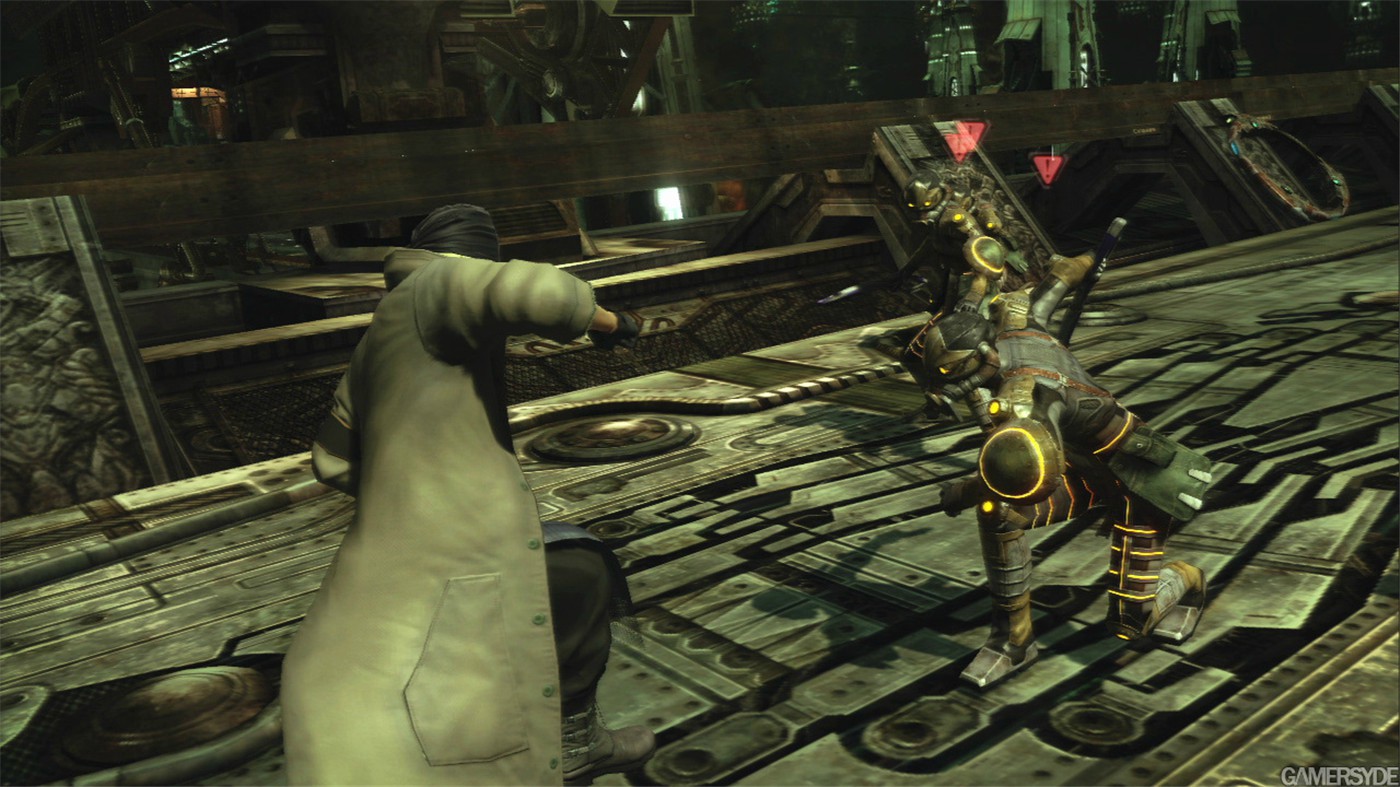Select the single red triangle target marker

(x=1047, y=168)
